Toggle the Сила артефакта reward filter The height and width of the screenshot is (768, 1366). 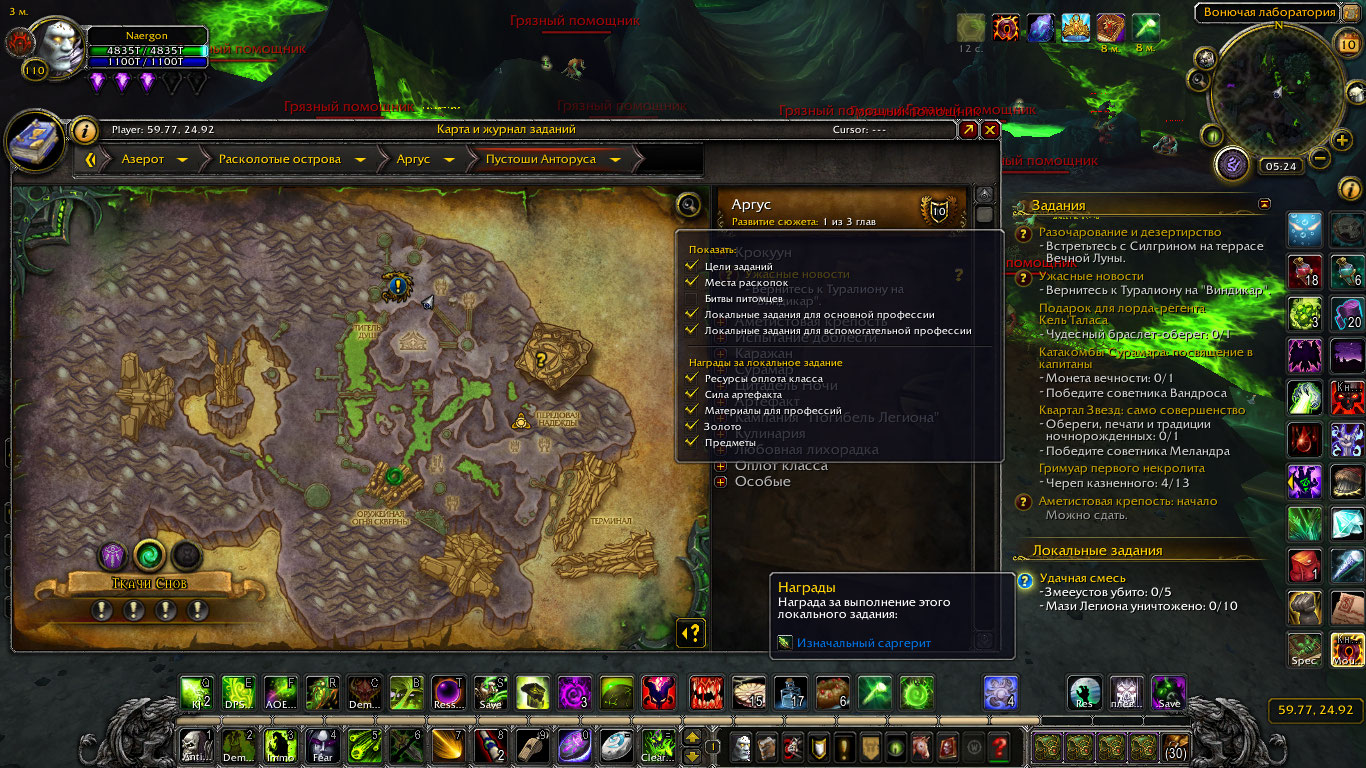pos(691,394)
